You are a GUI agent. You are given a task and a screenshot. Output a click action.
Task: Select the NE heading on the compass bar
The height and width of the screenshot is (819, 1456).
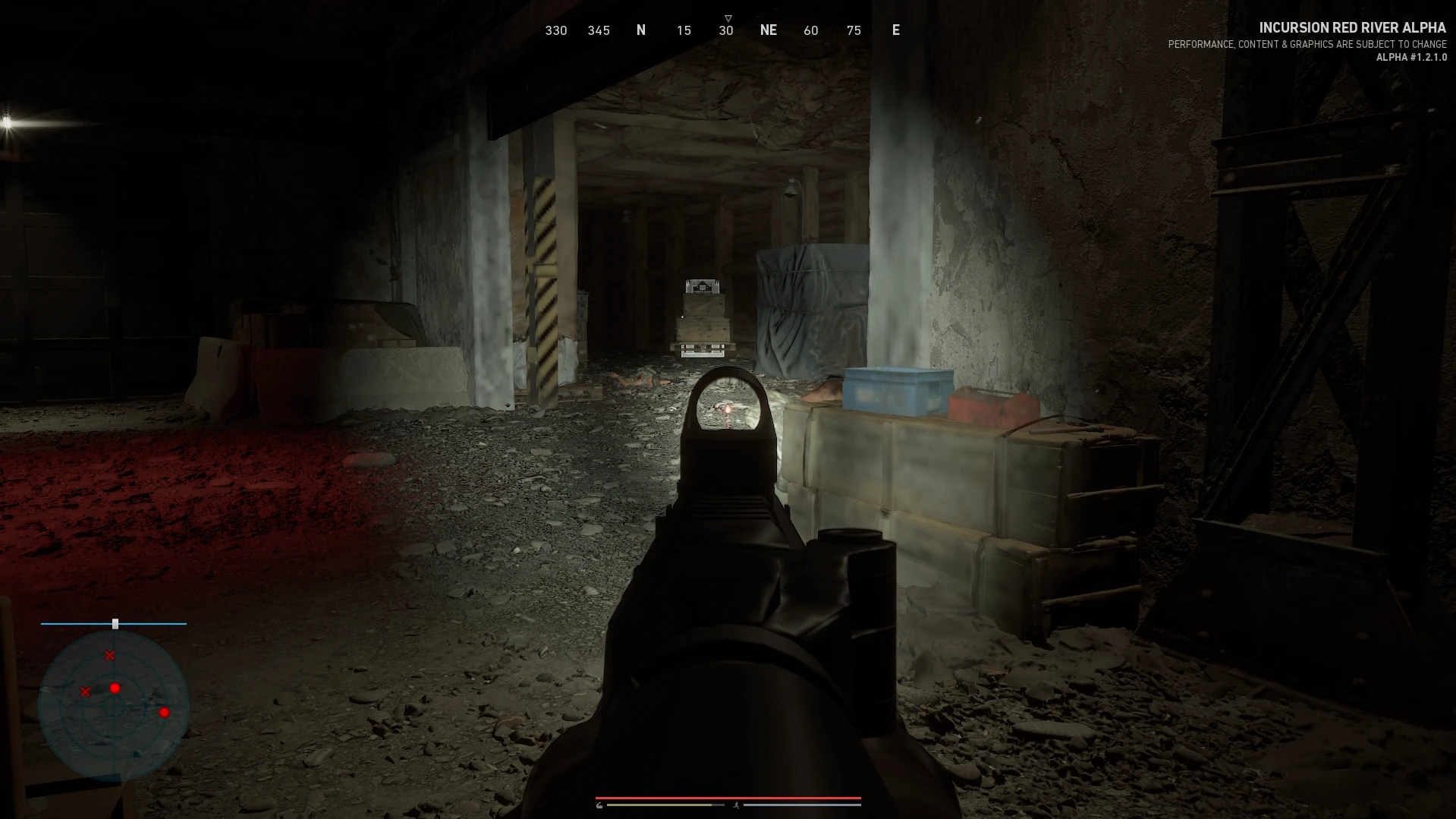pos(769,30)
